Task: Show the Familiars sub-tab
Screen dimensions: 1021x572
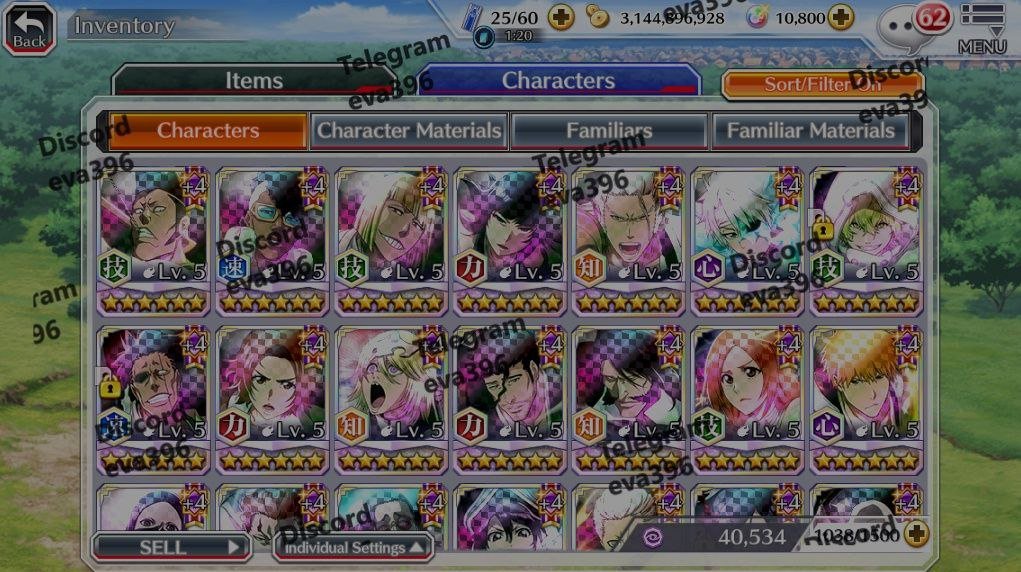Action: [609, 130]
